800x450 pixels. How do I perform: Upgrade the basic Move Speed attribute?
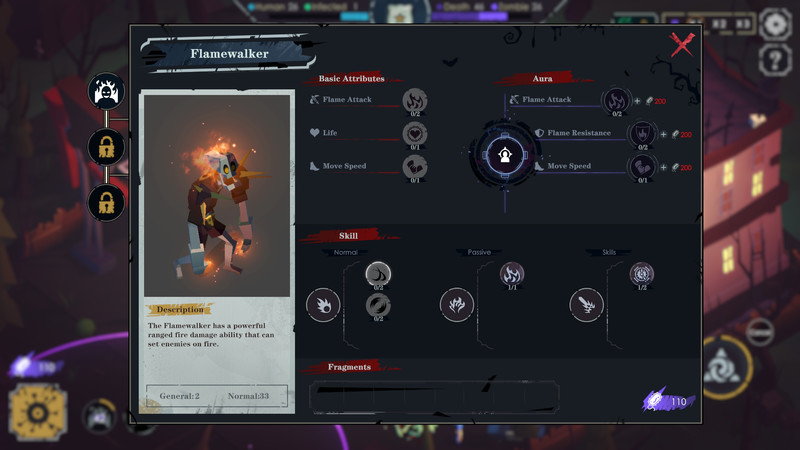(415, 166)
